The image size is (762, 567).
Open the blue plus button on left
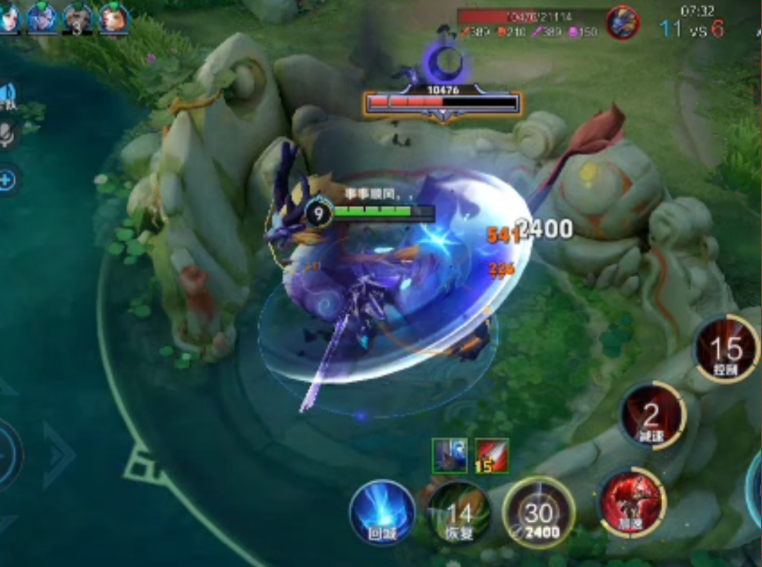coord(6,180)
